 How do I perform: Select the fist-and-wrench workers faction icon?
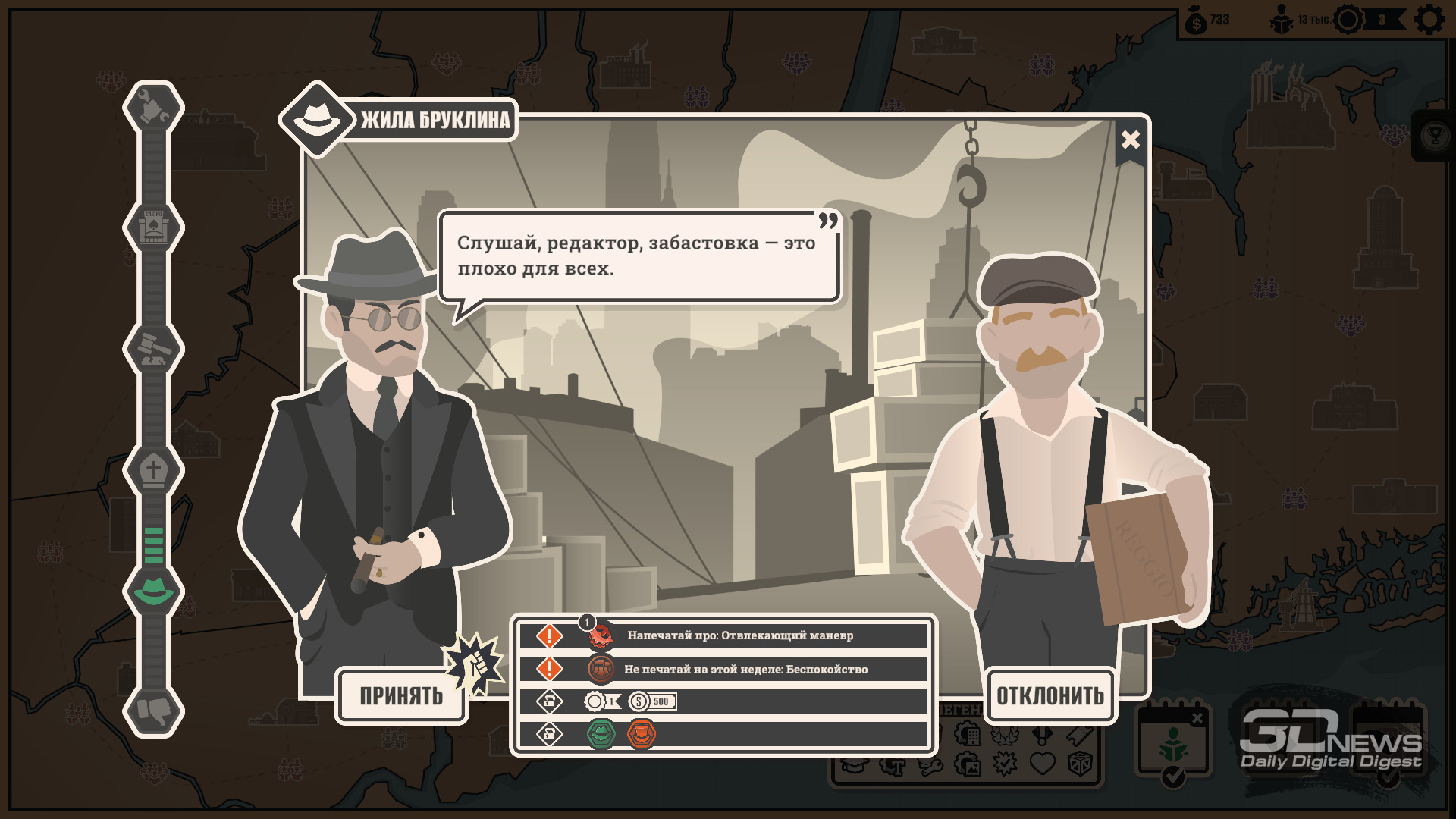153,107
